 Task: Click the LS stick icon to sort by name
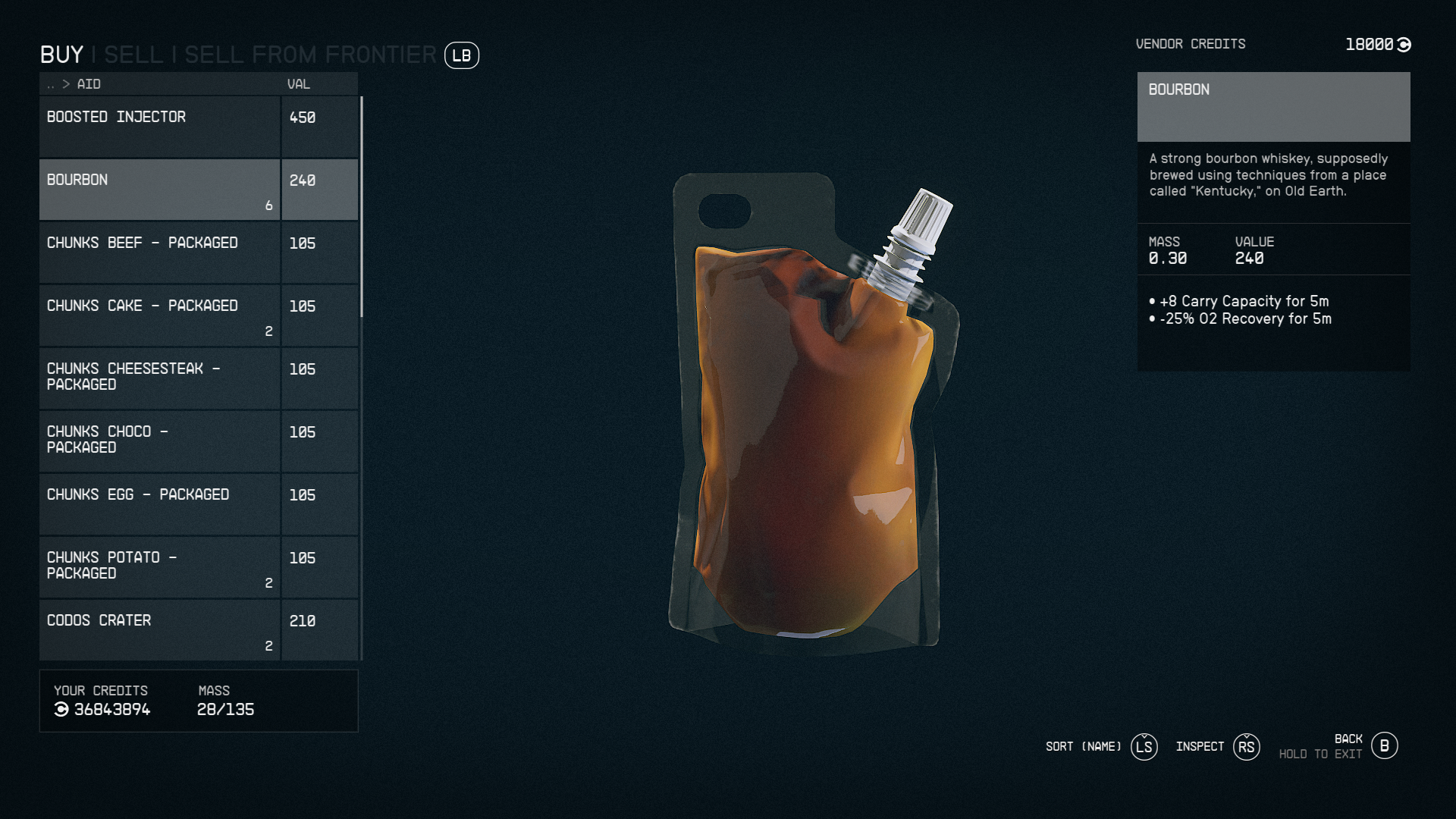click(x=1144, y=747)
